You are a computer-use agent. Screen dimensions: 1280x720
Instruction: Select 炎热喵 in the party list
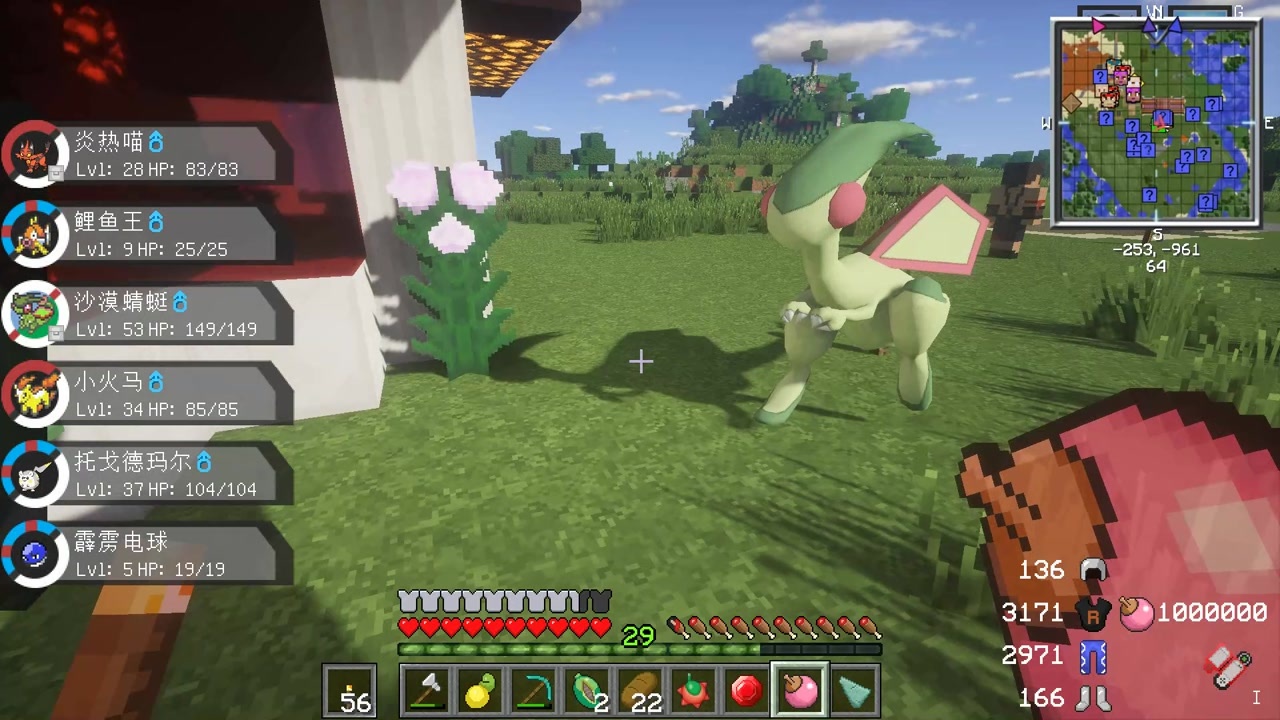(150, 154)
